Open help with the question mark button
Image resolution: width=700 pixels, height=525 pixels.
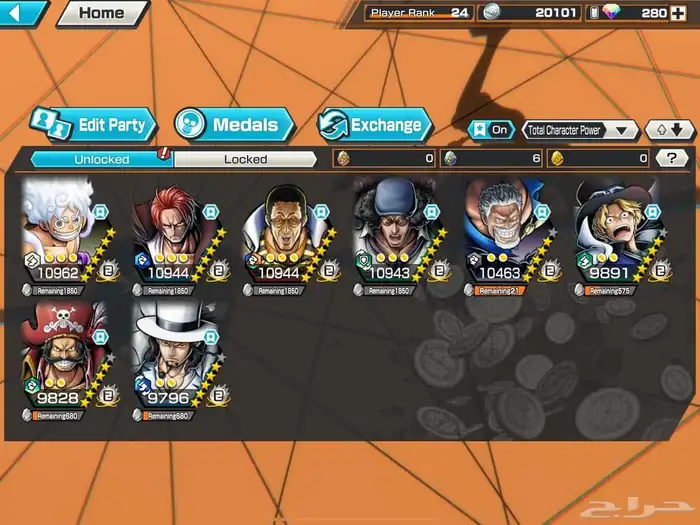click(672, 158)
